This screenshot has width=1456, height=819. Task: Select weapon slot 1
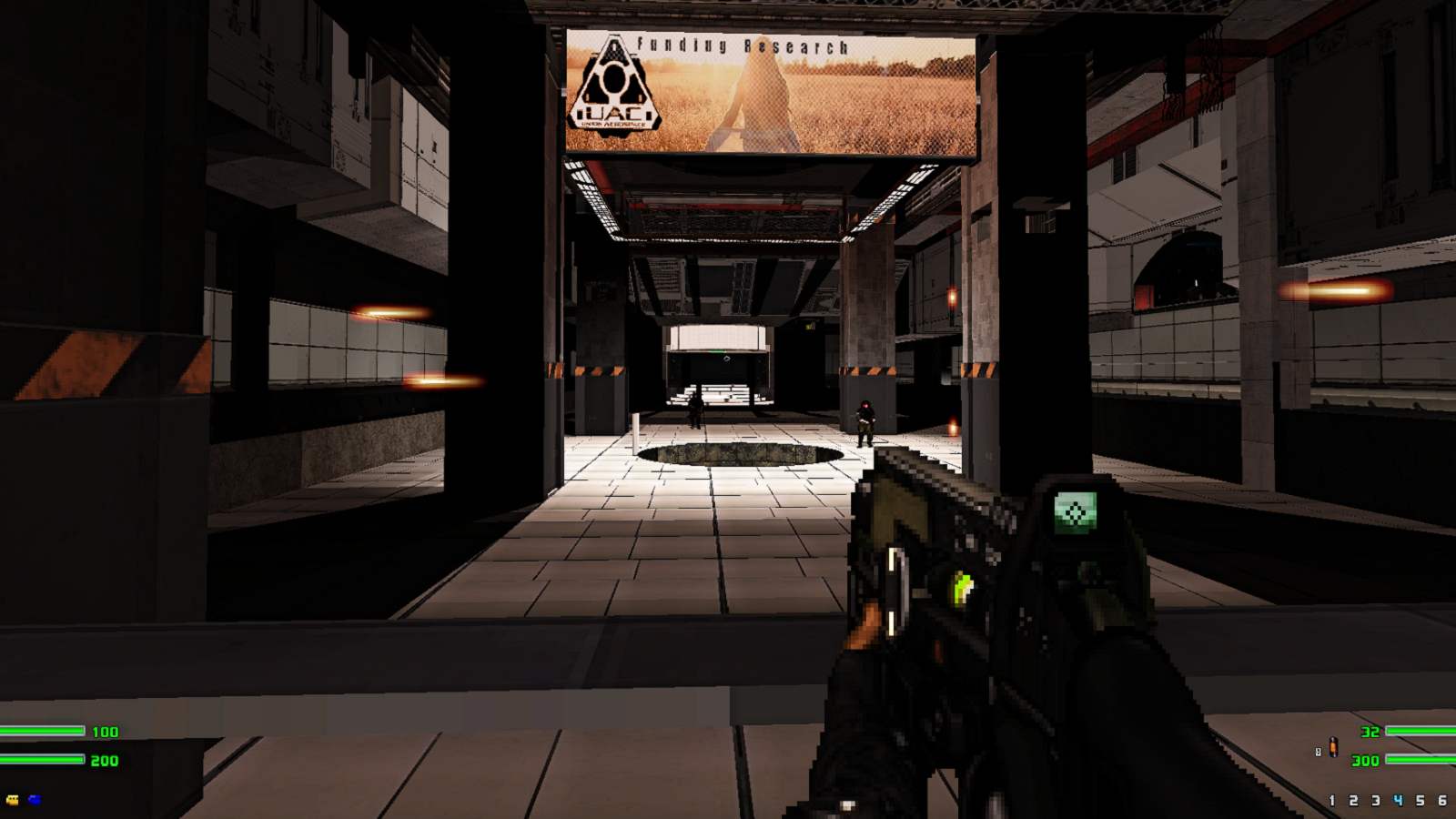(x=1331, y=800)
